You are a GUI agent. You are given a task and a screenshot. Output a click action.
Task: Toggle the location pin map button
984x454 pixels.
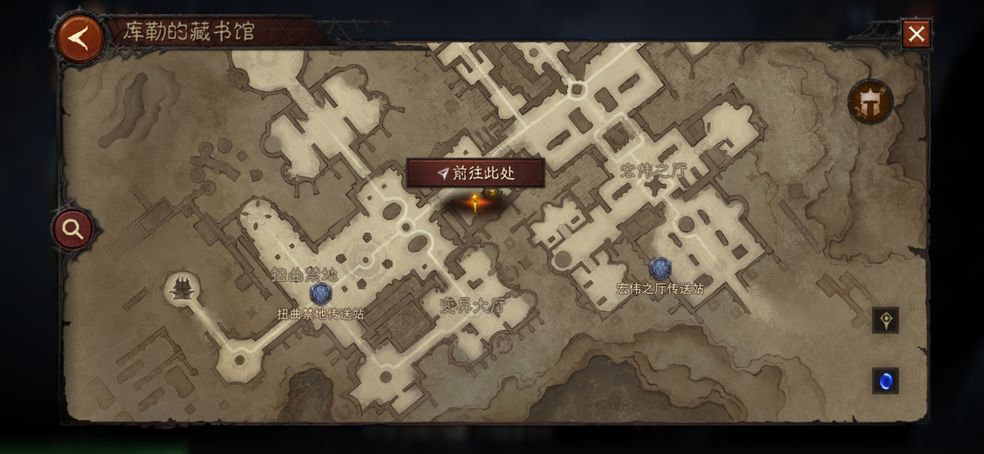885,320
